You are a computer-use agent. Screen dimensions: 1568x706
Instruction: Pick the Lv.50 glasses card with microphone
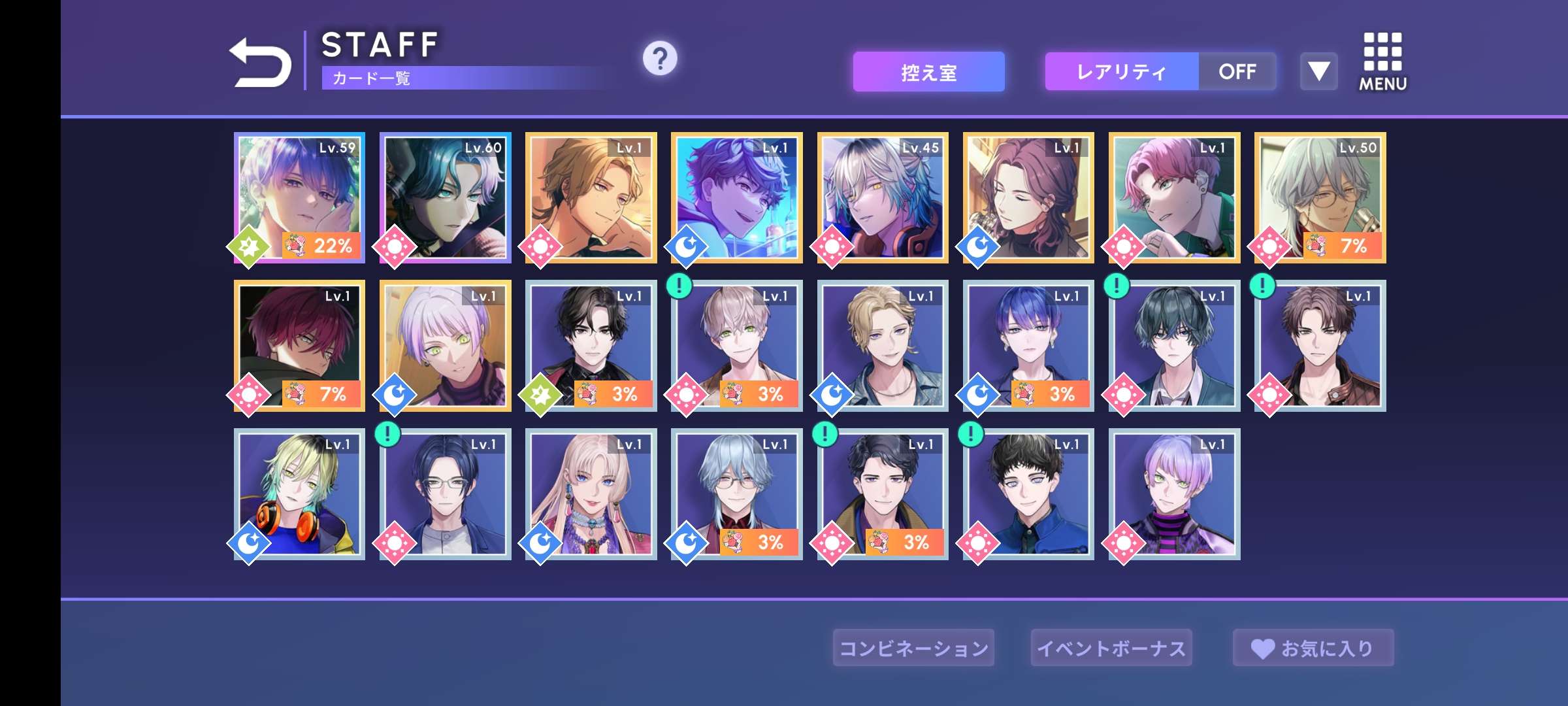1320,197
